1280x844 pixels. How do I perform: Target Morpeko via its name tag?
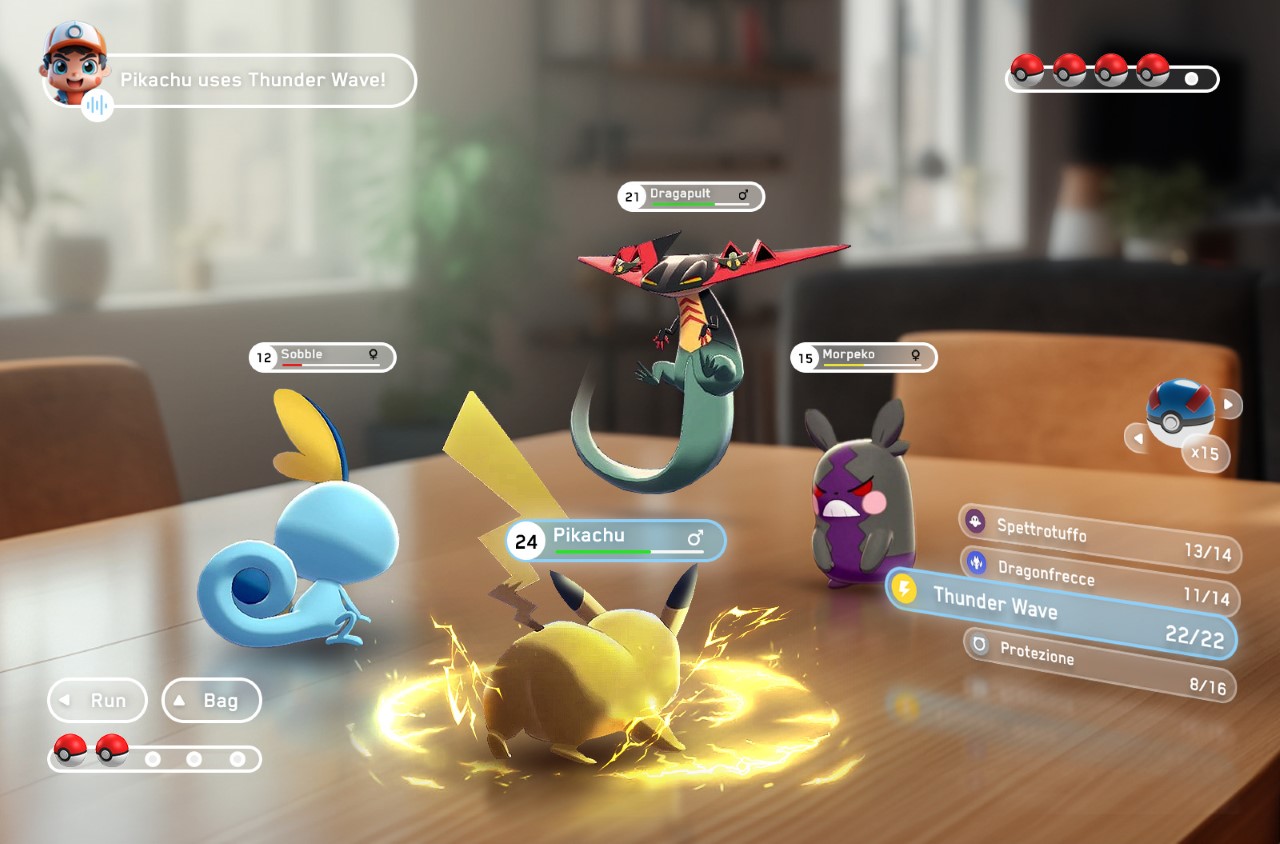pos(864,357)
